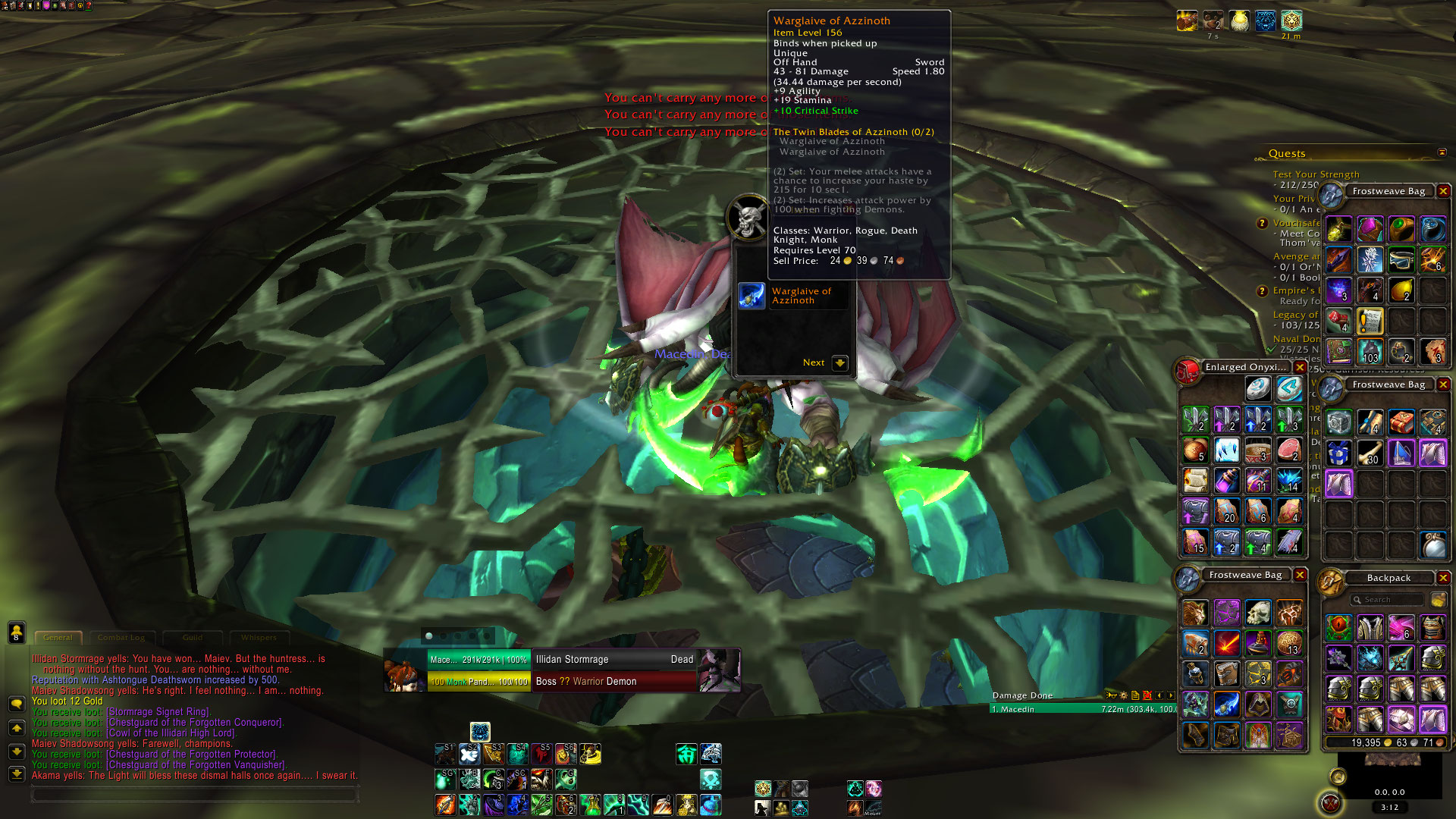The image size is (1456, 819).
Task: Click the Cowl of the Illidari High Lord link
Action: 171,733
